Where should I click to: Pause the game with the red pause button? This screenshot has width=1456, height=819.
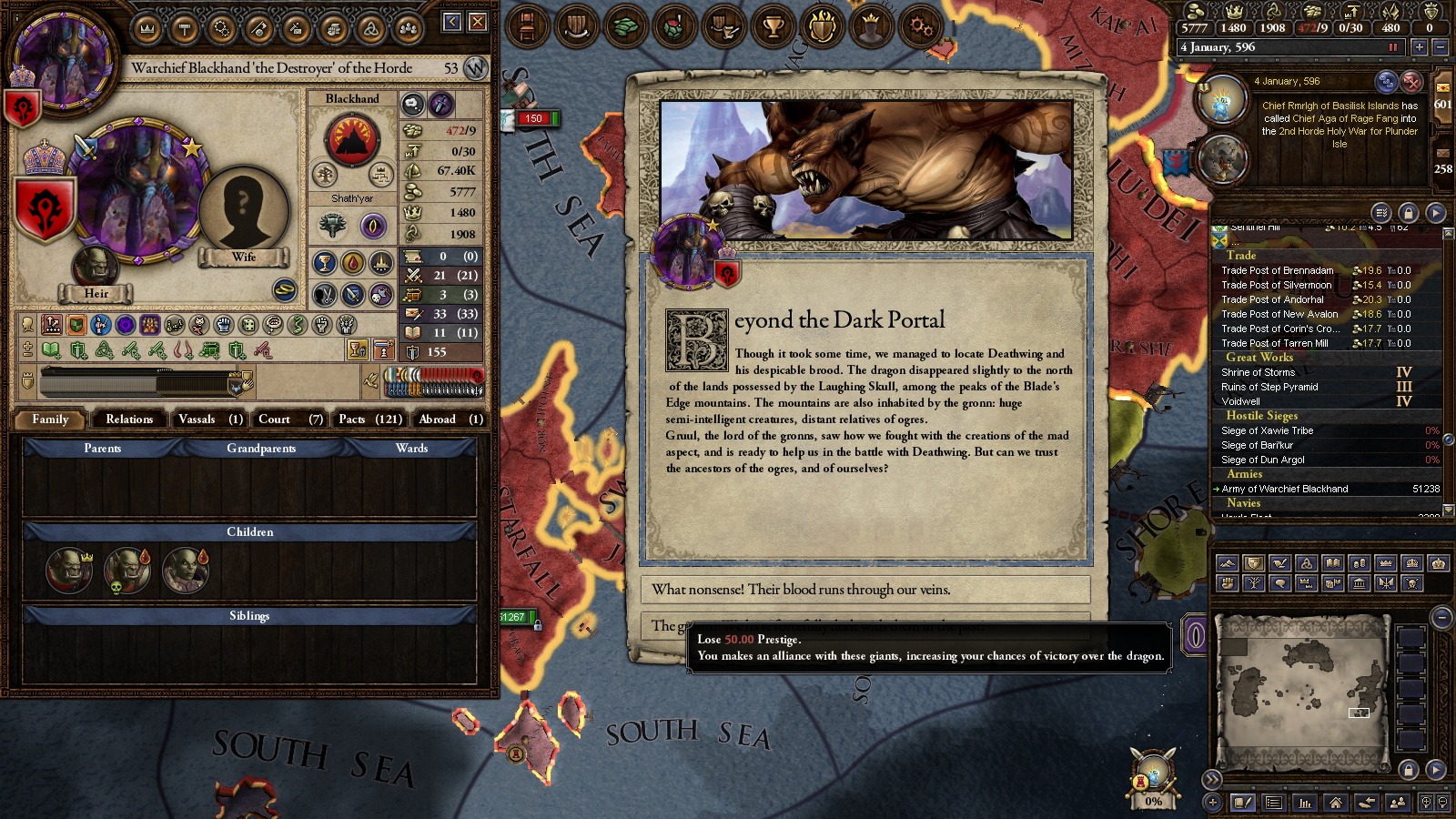click(1392, 47)
